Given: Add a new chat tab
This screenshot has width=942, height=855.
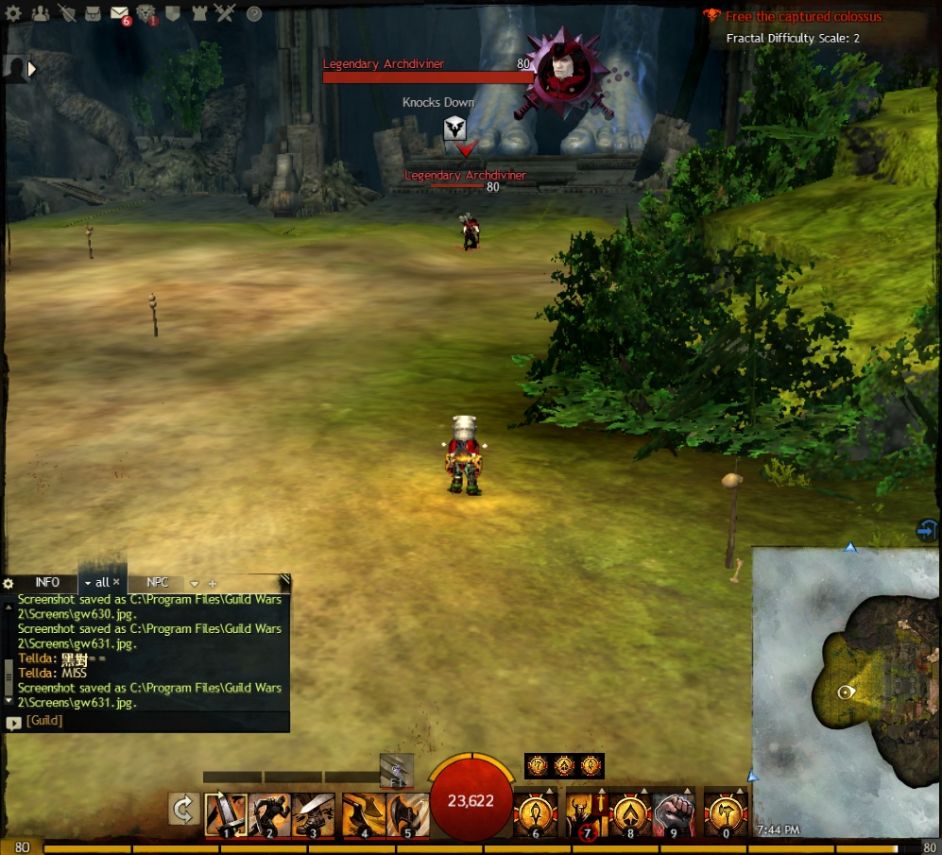Looking at the screenshot, I should tap(212, 583).
